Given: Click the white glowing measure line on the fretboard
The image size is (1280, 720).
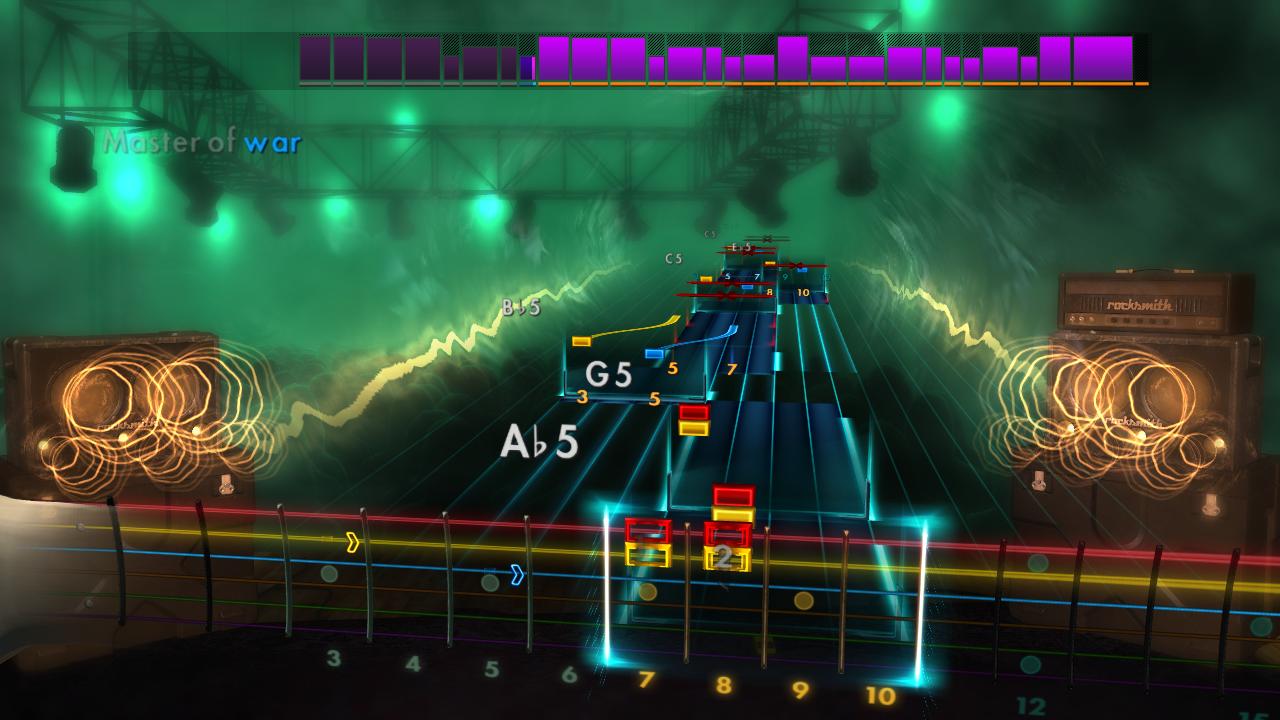Looking at the screenshot, I should click(x=608, y=580).
